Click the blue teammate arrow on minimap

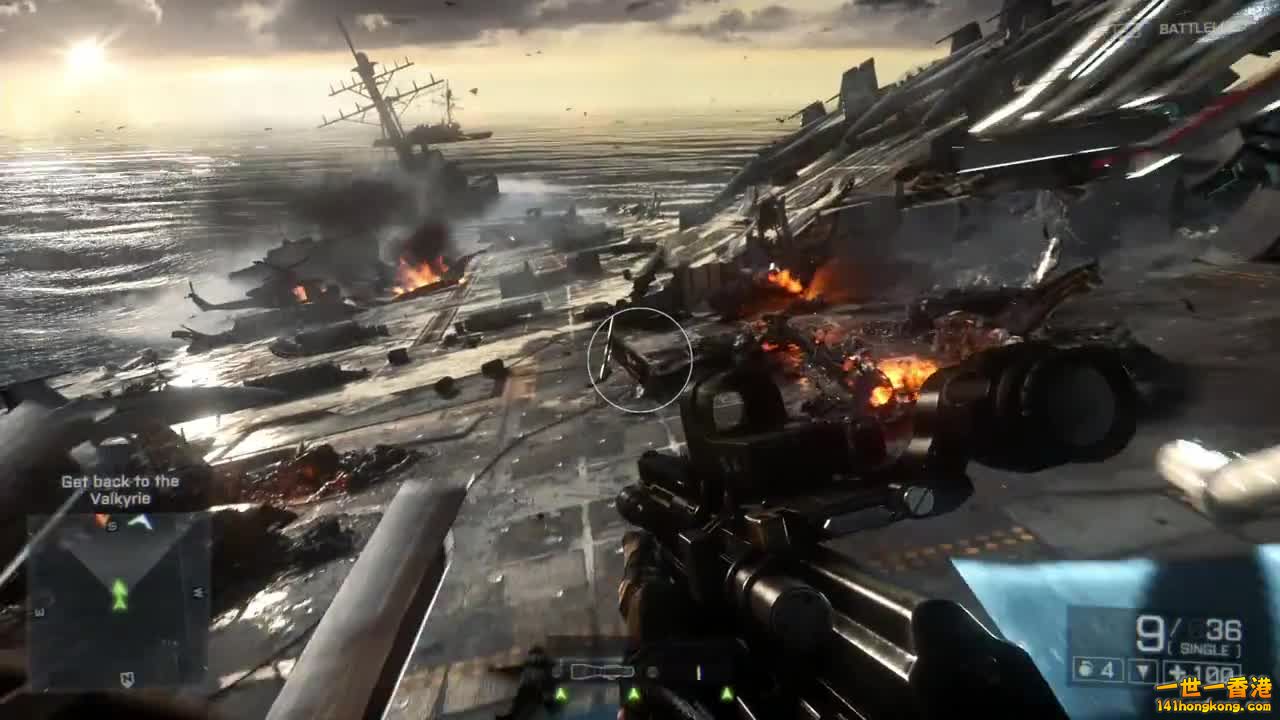click(x=139, y=521)
